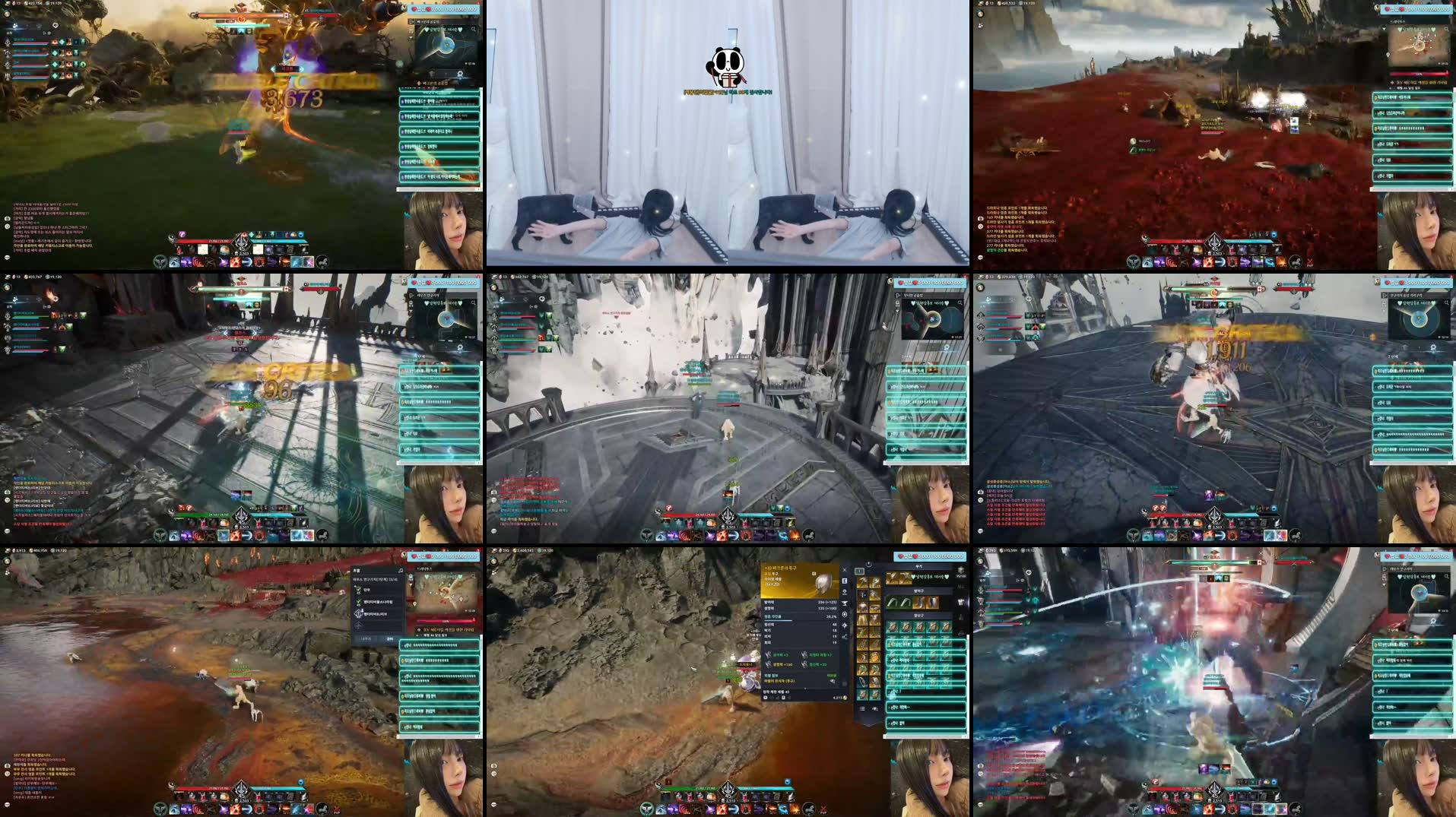
Task: Toggle helmet visibility in the equipment window
Action: tap(845, 593)
